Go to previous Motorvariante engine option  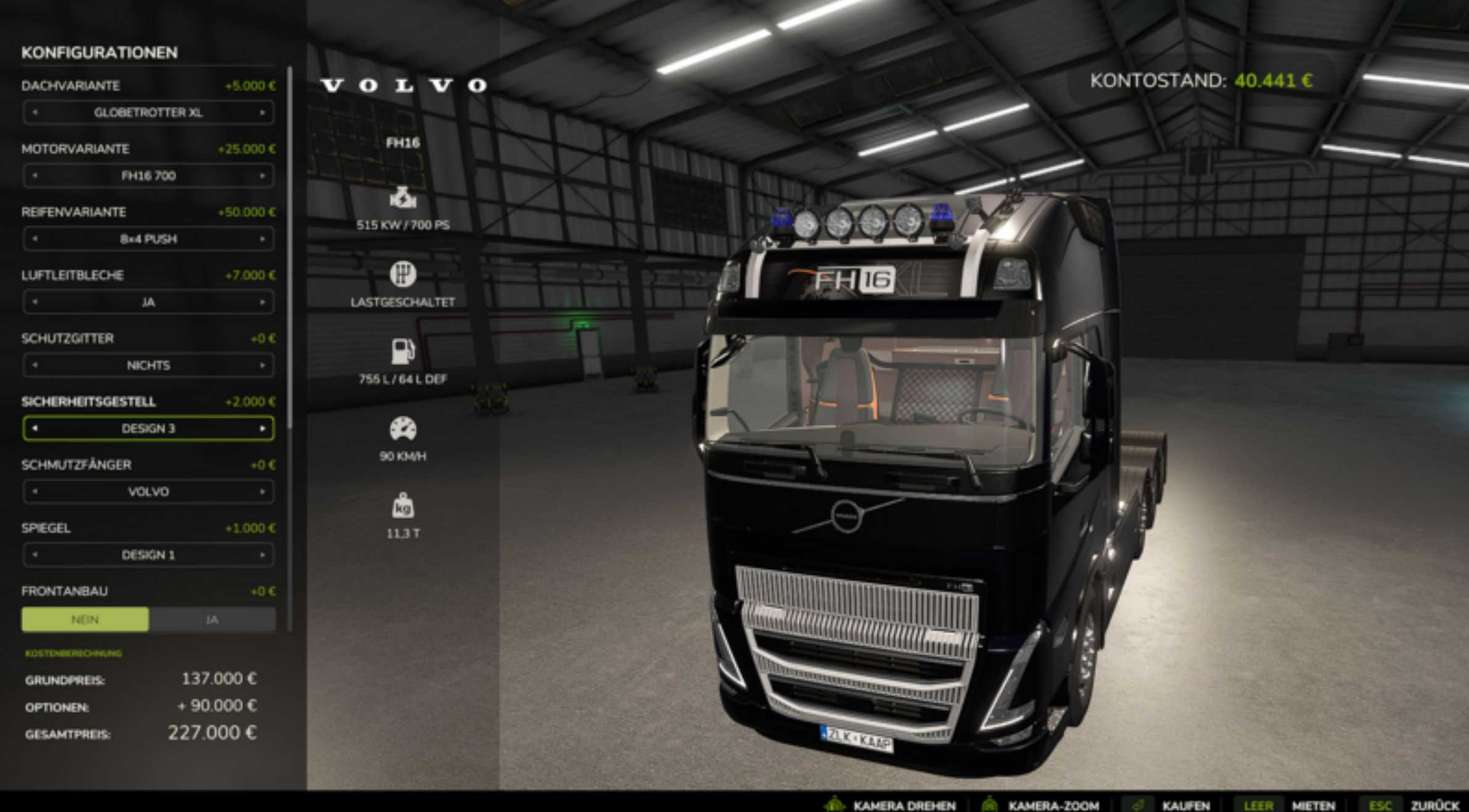[x=35, y=176]
